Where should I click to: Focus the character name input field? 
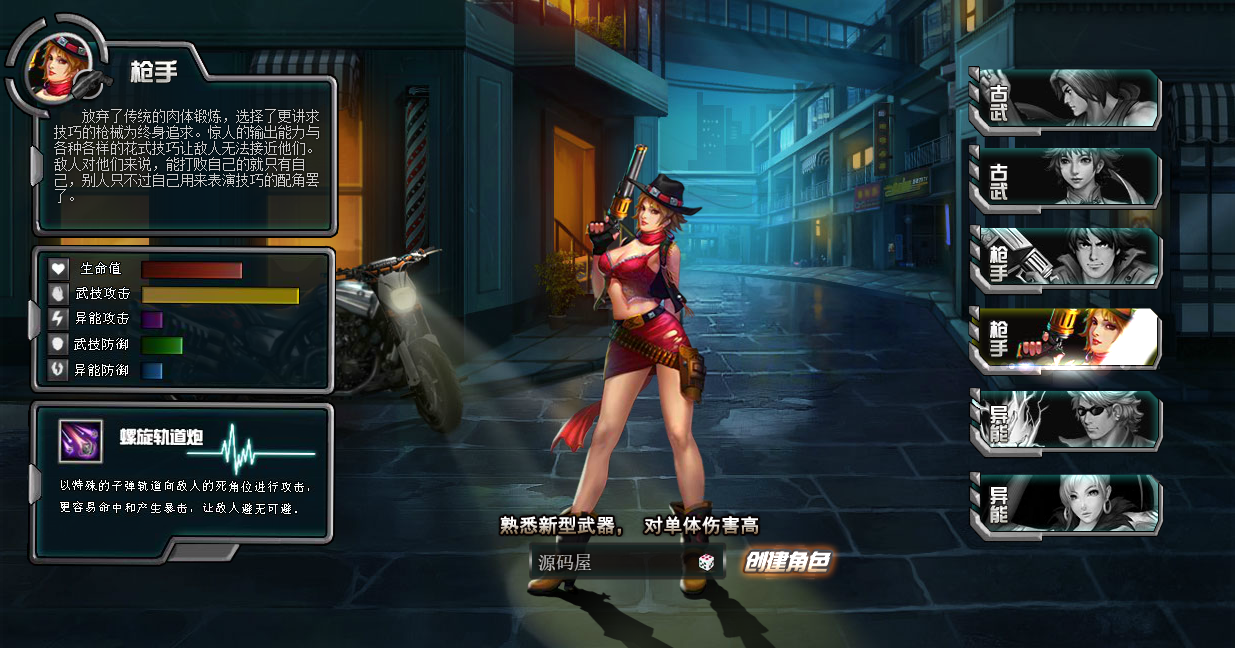pyautogui.click(x=612, y=562)
